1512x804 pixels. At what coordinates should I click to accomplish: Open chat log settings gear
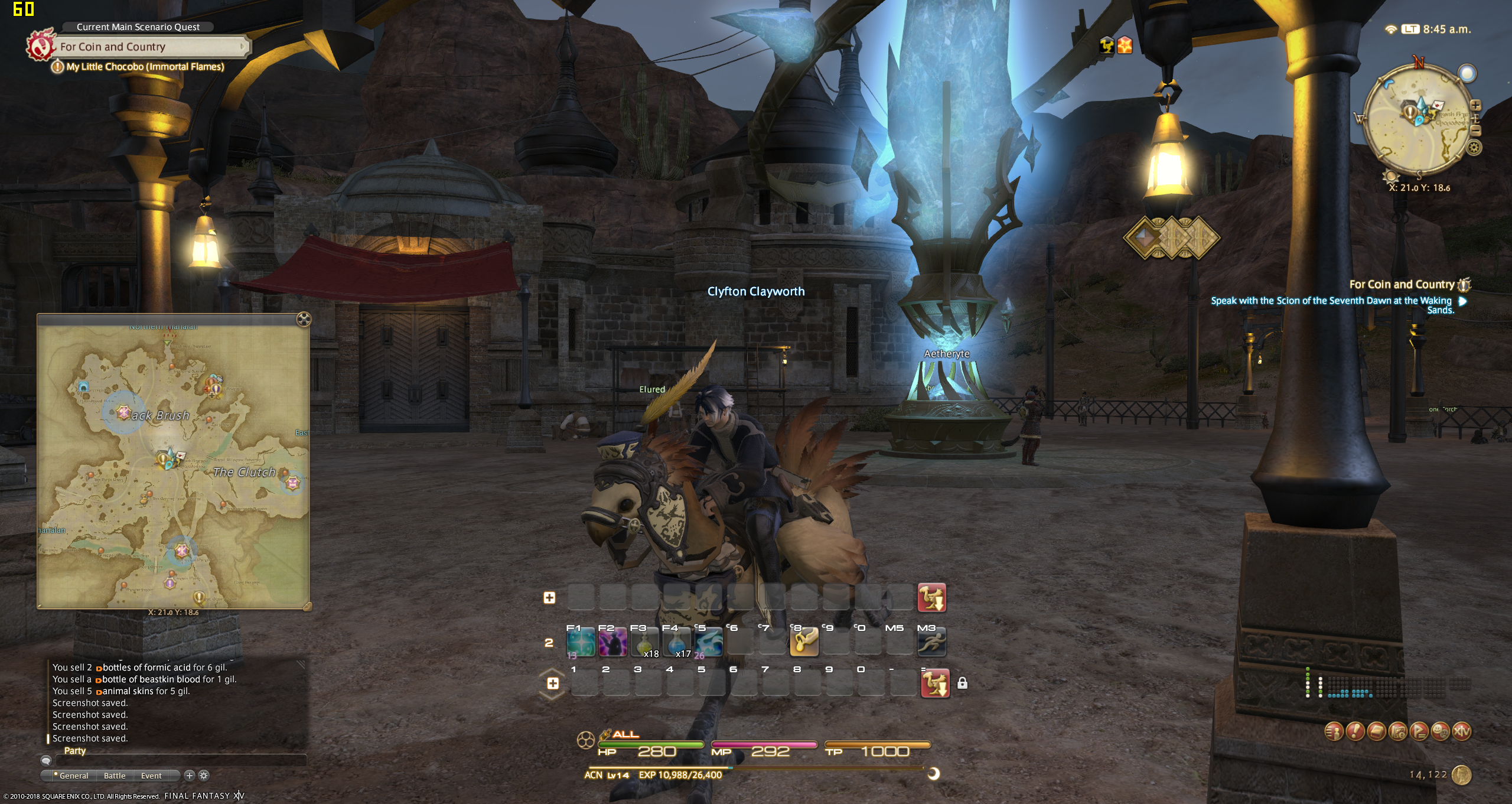(204, 776)
